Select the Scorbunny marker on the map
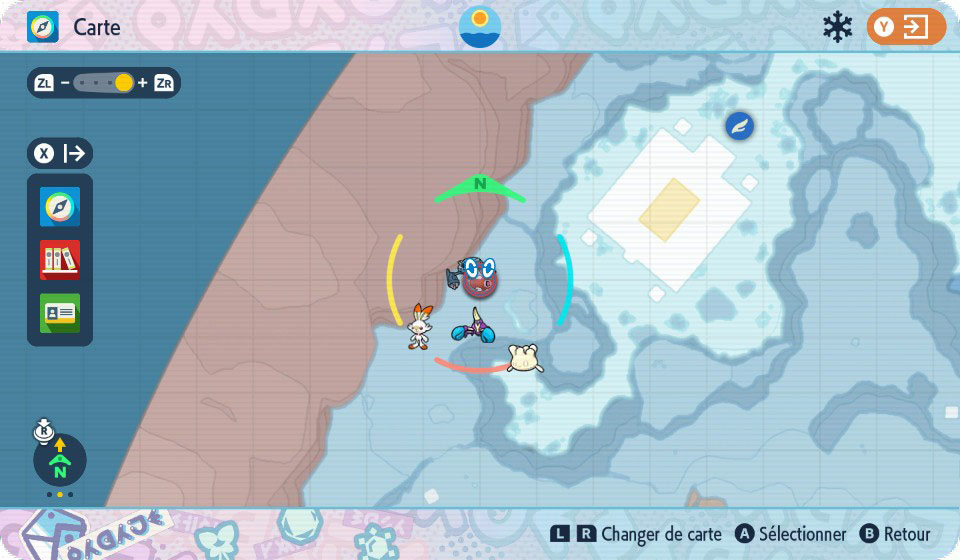This screenshot has width=960, height=560. coord(420,326)
